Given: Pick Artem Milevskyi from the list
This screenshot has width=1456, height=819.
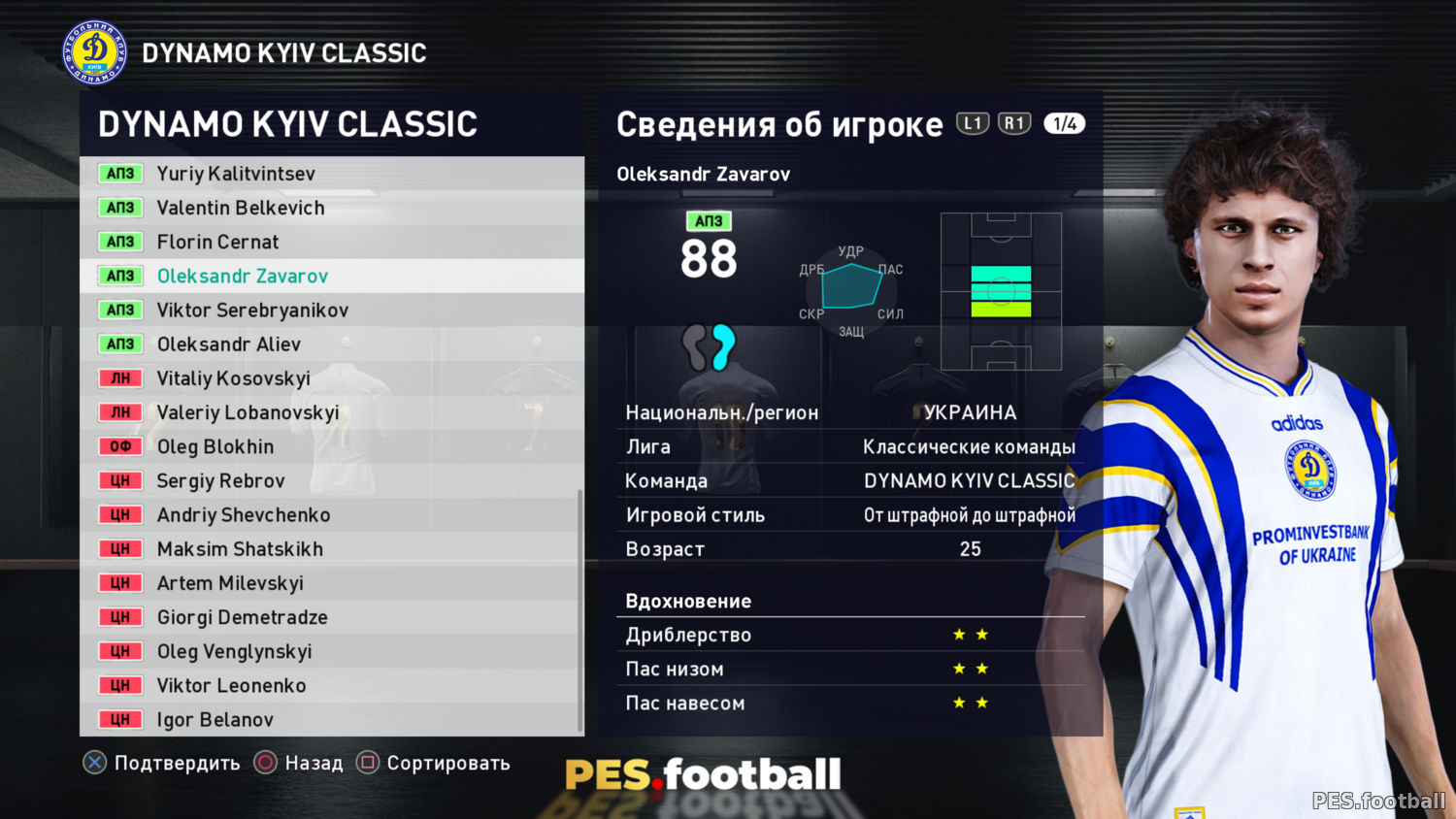Looking at the screenshot, I should 230,583.
